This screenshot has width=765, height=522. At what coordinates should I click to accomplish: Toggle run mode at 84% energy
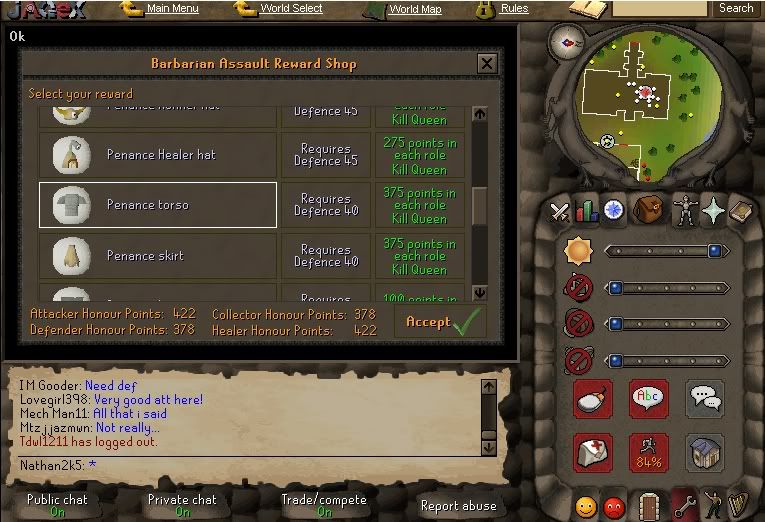click(648, 453)
